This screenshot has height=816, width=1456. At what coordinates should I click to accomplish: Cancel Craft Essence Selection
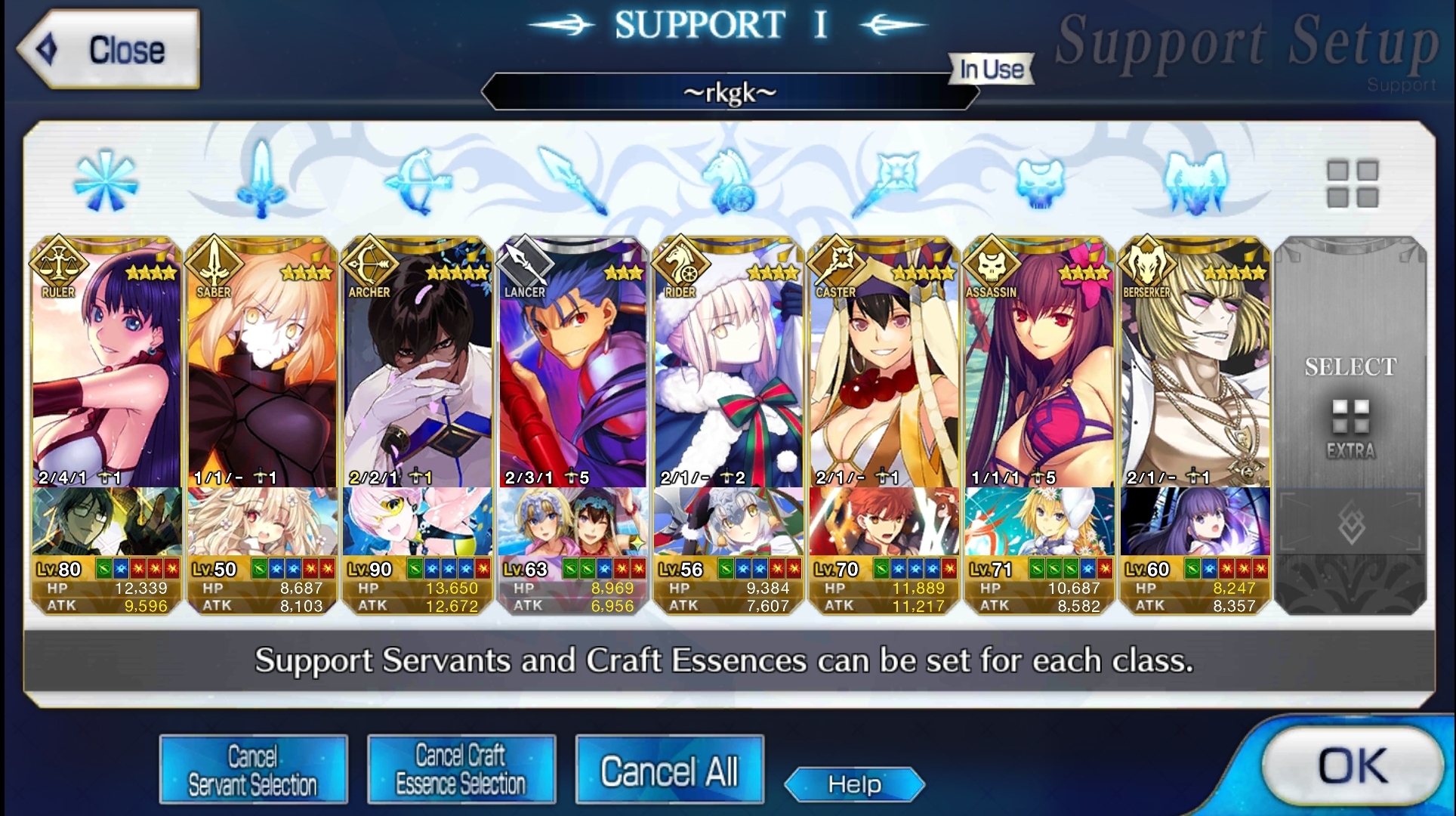461,770
